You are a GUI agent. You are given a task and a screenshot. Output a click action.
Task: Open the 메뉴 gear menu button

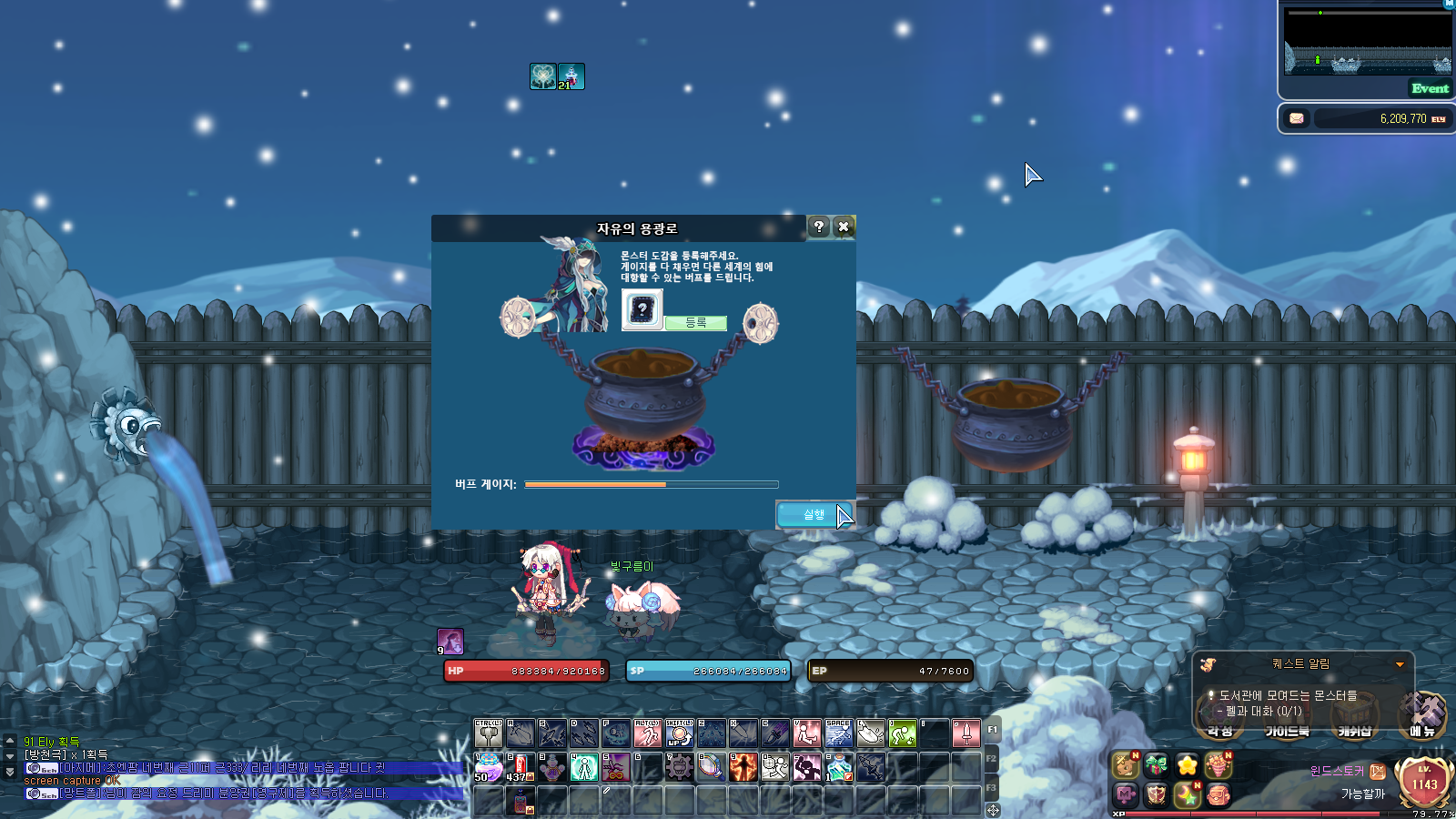(x=1422, y=714)
